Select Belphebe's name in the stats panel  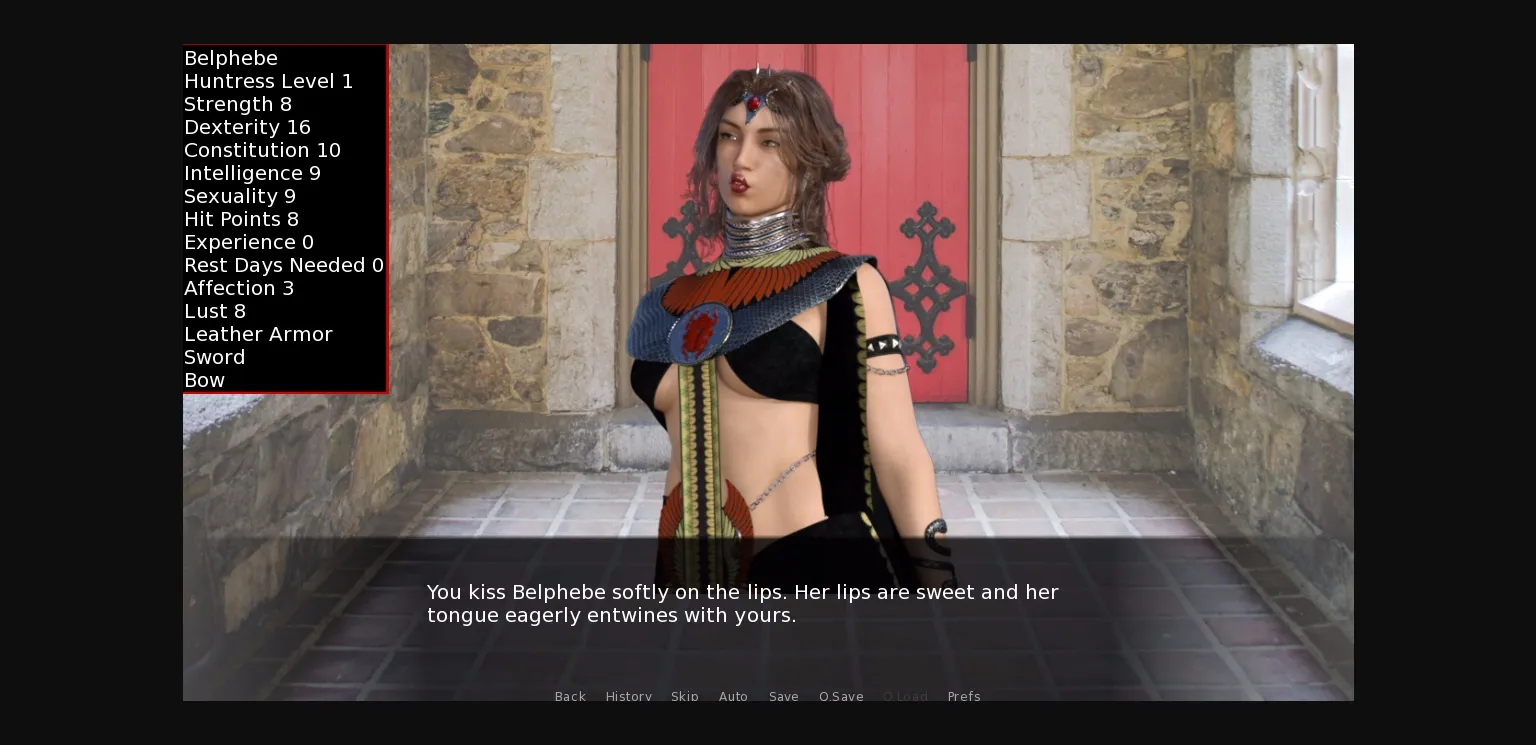point(231,58)
